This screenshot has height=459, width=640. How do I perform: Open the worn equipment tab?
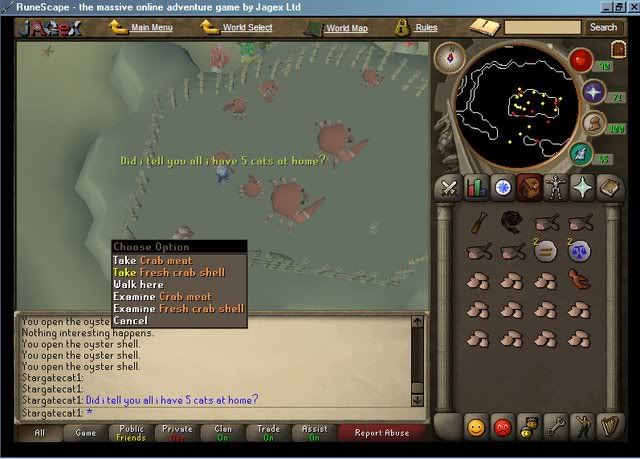click(554, 187)
